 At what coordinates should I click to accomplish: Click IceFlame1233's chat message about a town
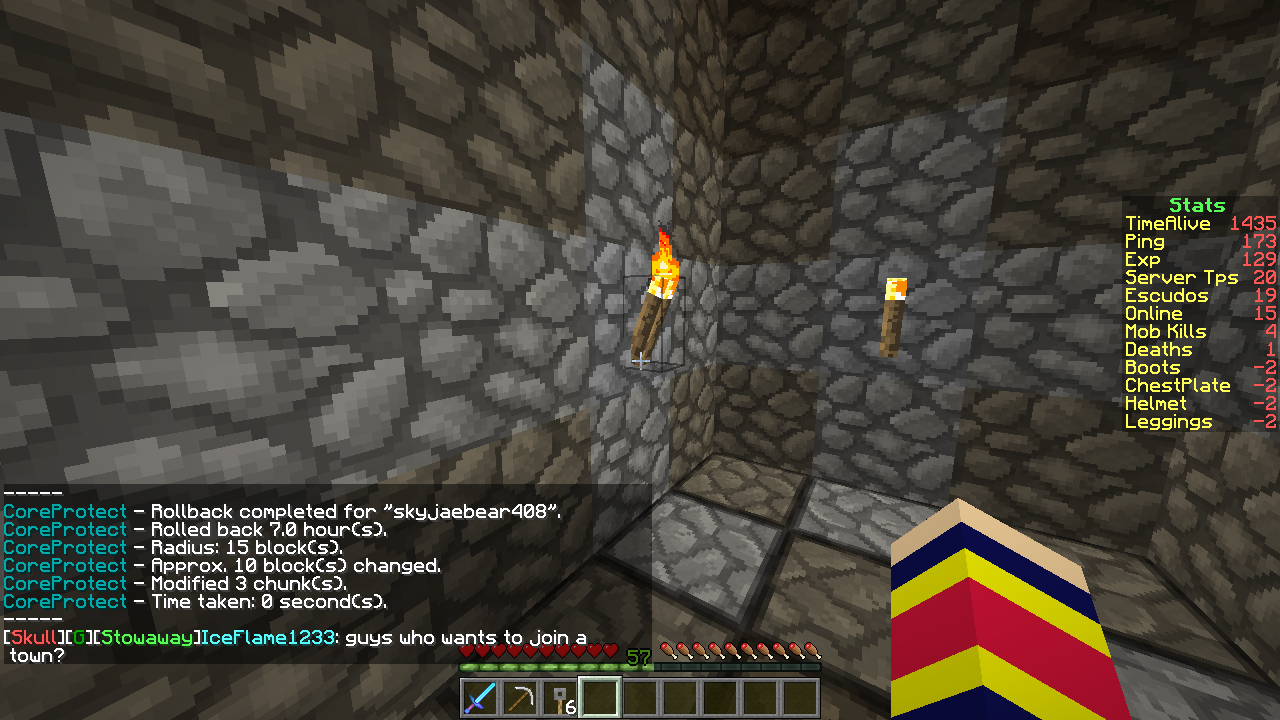[x=465, y=638]
